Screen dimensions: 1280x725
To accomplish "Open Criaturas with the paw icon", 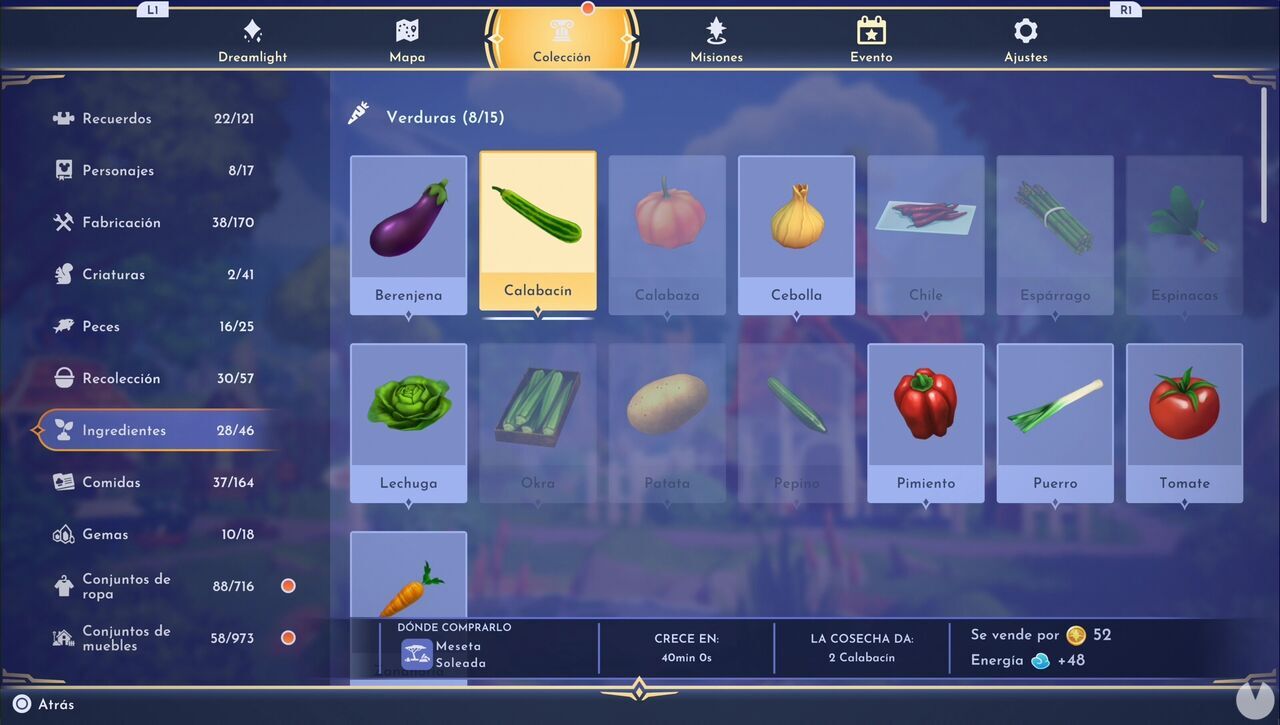I will point(61,273).
